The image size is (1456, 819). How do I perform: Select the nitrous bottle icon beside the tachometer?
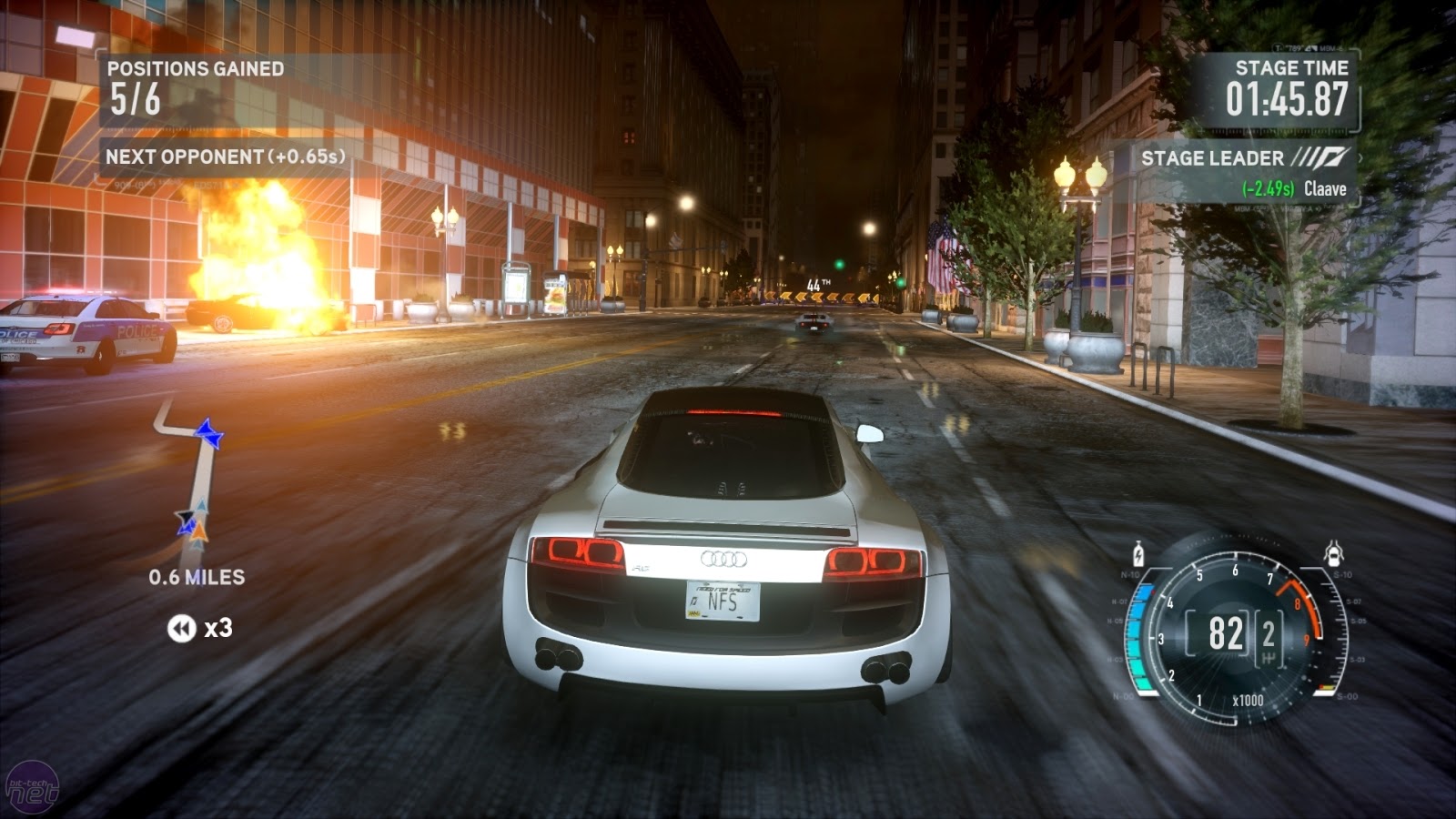click(x=1138, y=553)
